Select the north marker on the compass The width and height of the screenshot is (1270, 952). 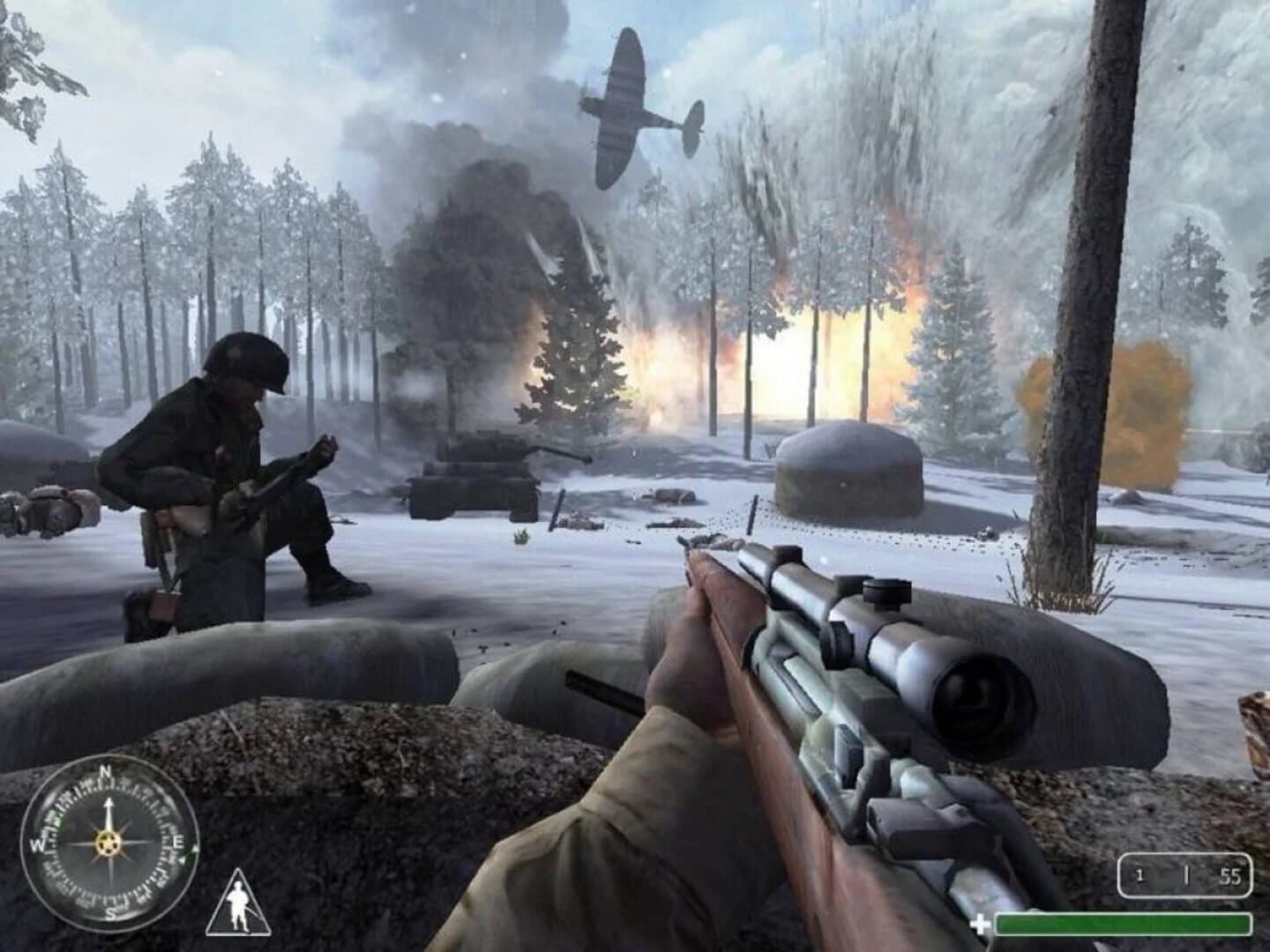[x=107, y=771]
